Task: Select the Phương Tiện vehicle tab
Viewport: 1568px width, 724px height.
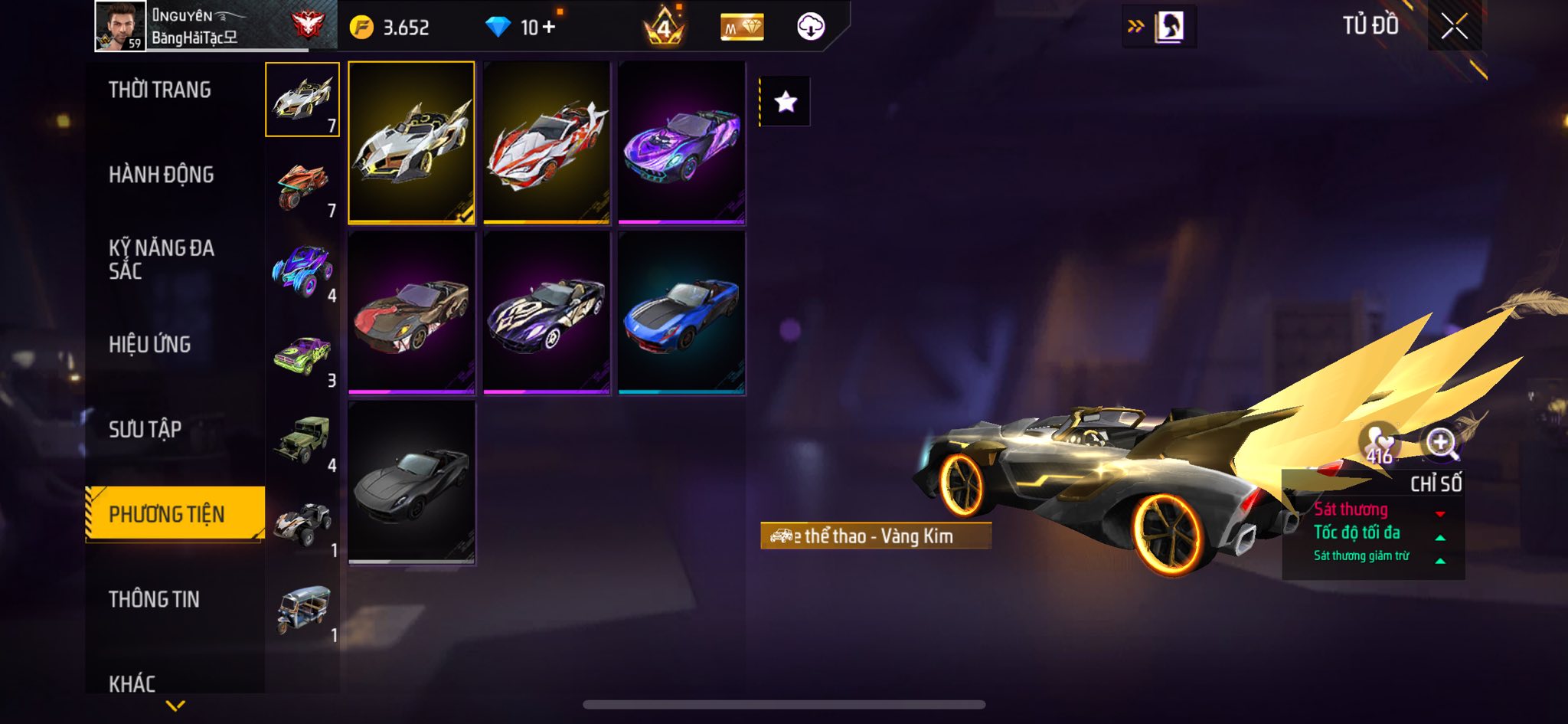Action: tap(167, 514)
